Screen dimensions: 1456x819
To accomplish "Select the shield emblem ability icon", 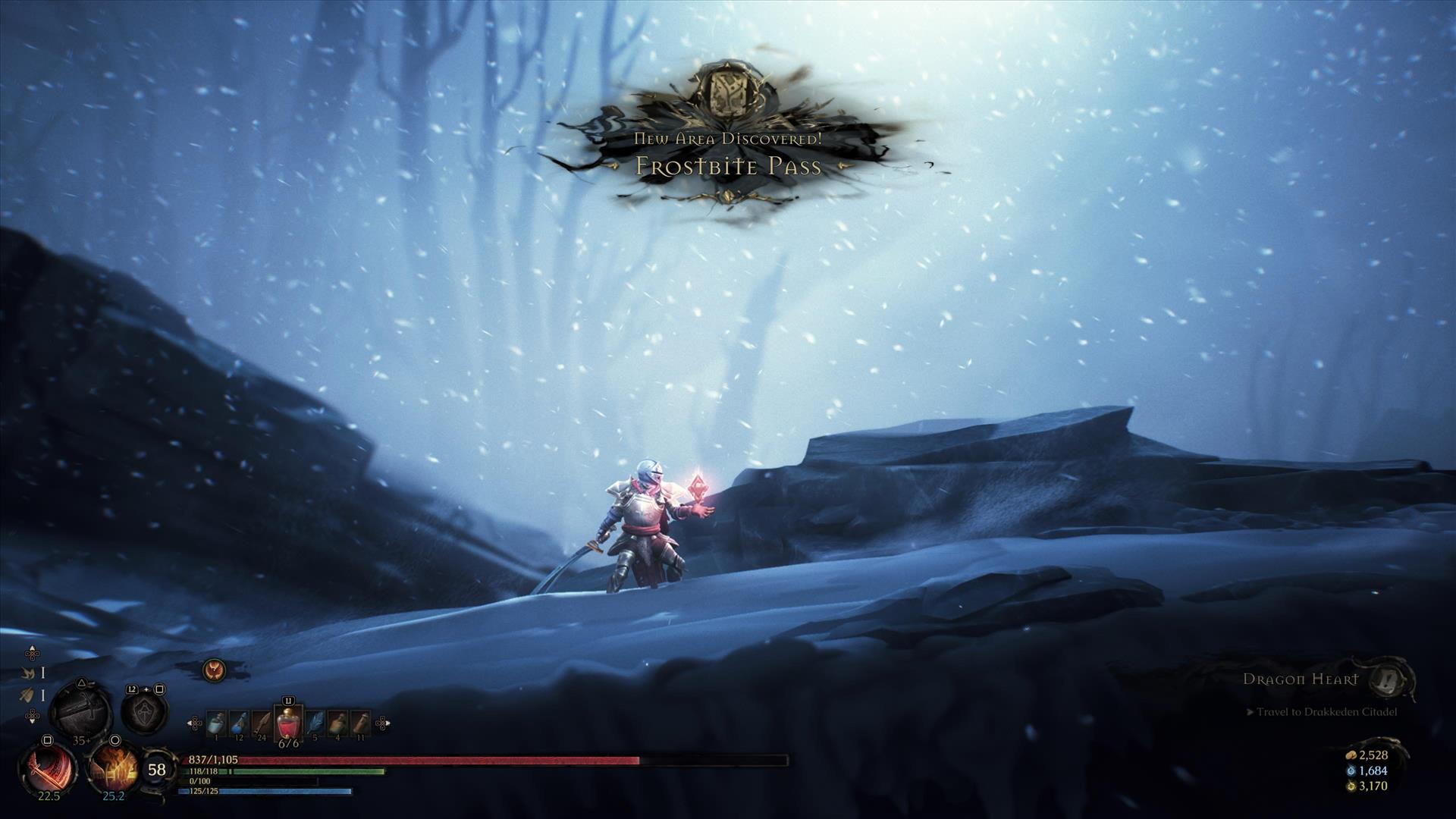I will [x=144, y=712].
